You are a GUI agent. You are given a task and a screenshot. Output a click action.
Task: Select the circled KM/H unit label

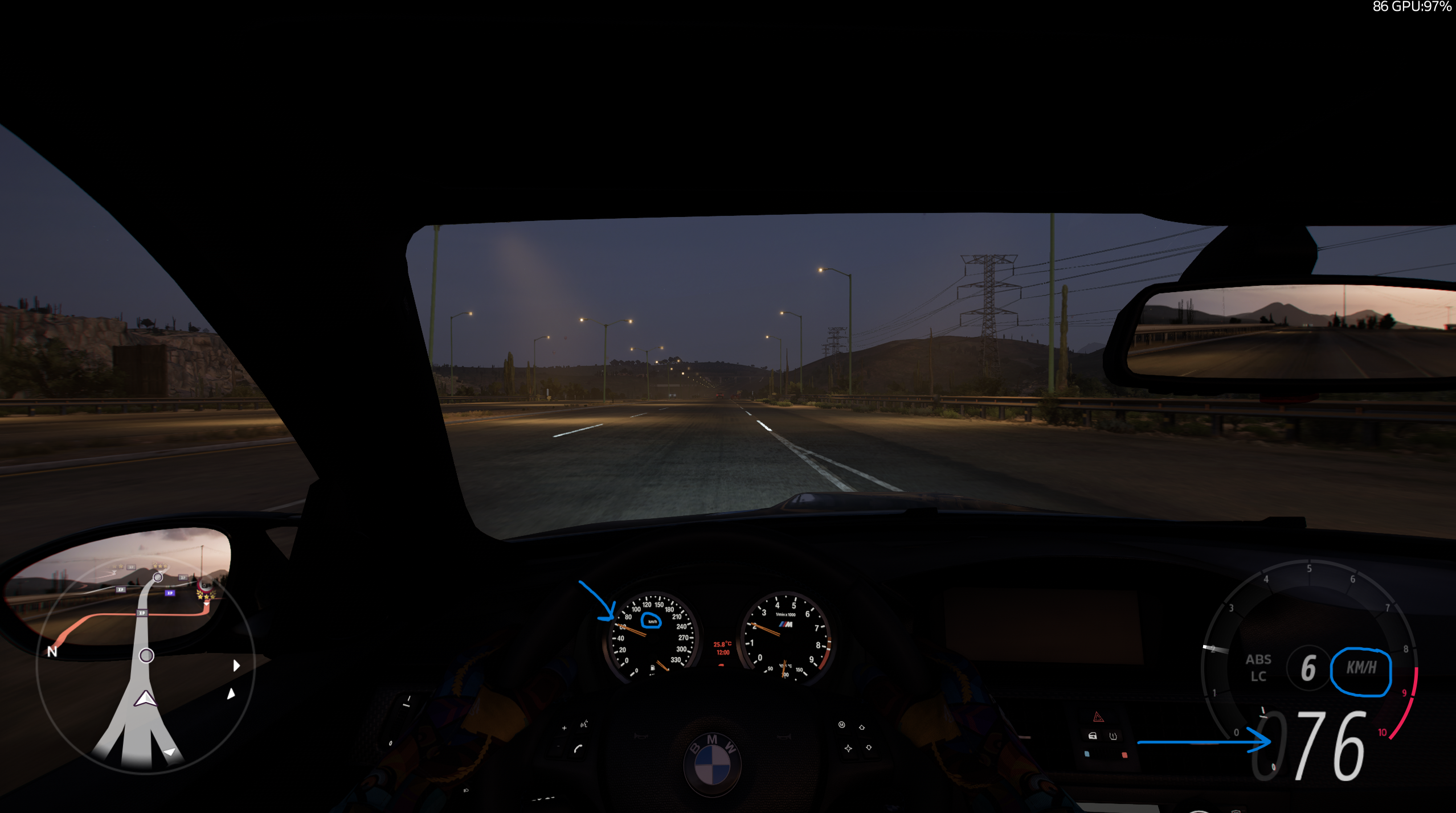point(1362,666)
